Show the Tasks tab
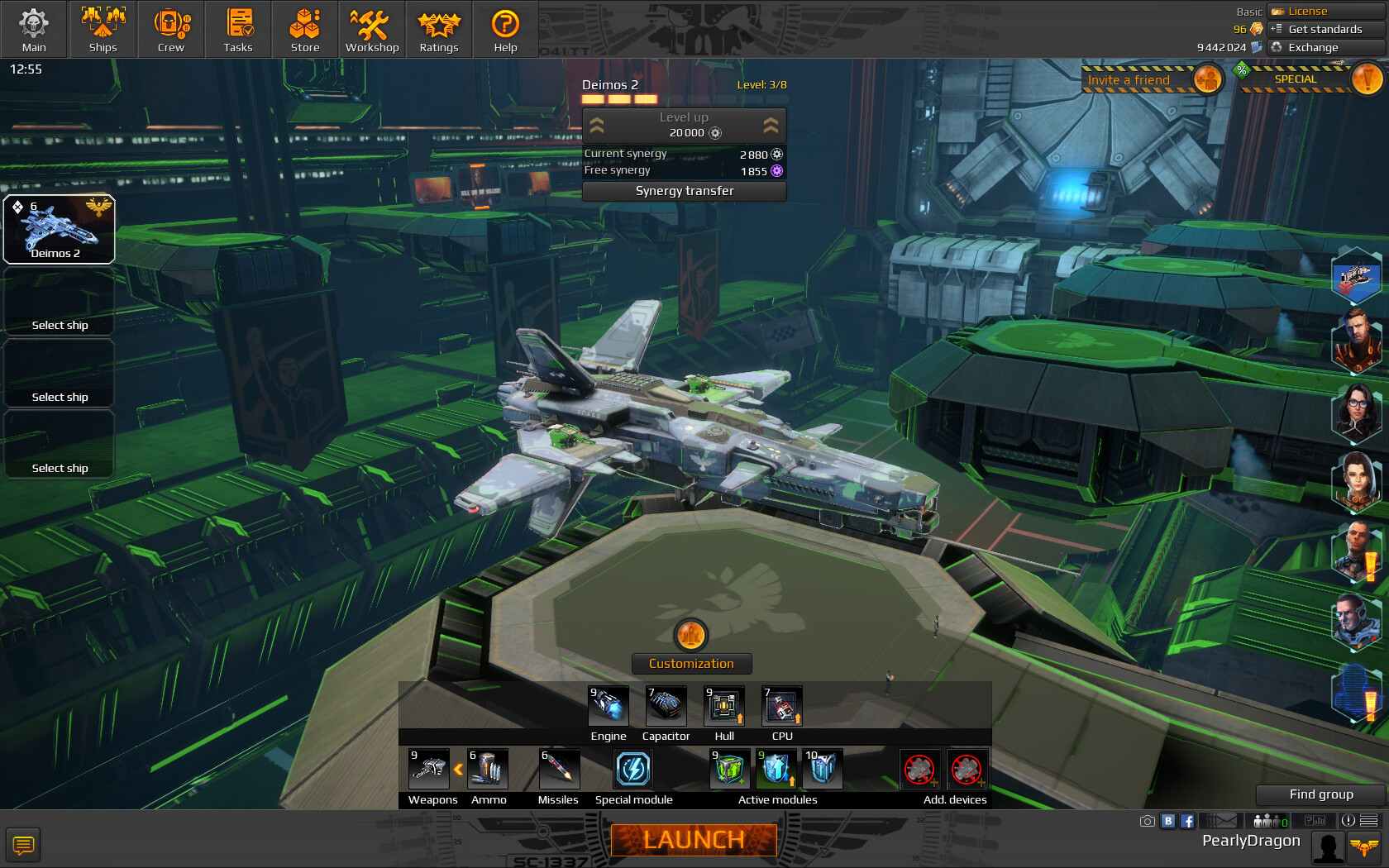The image size is (1389, 868). pyautogui.click(x=238, y=30)
